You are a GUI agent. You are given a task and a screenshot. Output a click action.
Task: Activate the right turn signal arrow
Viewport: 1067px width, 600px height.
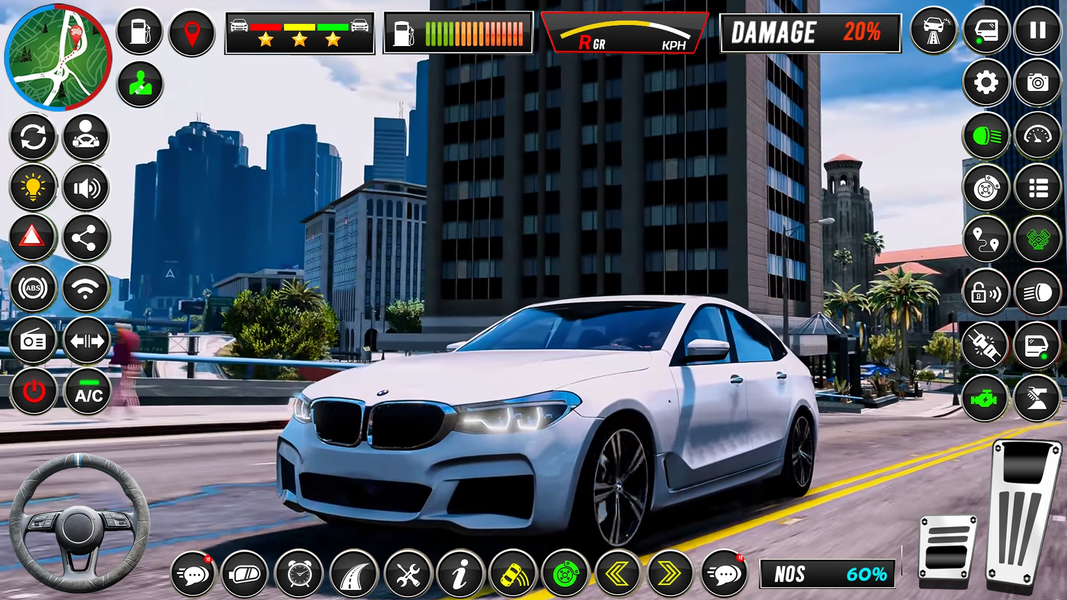(x=669, y=574)
